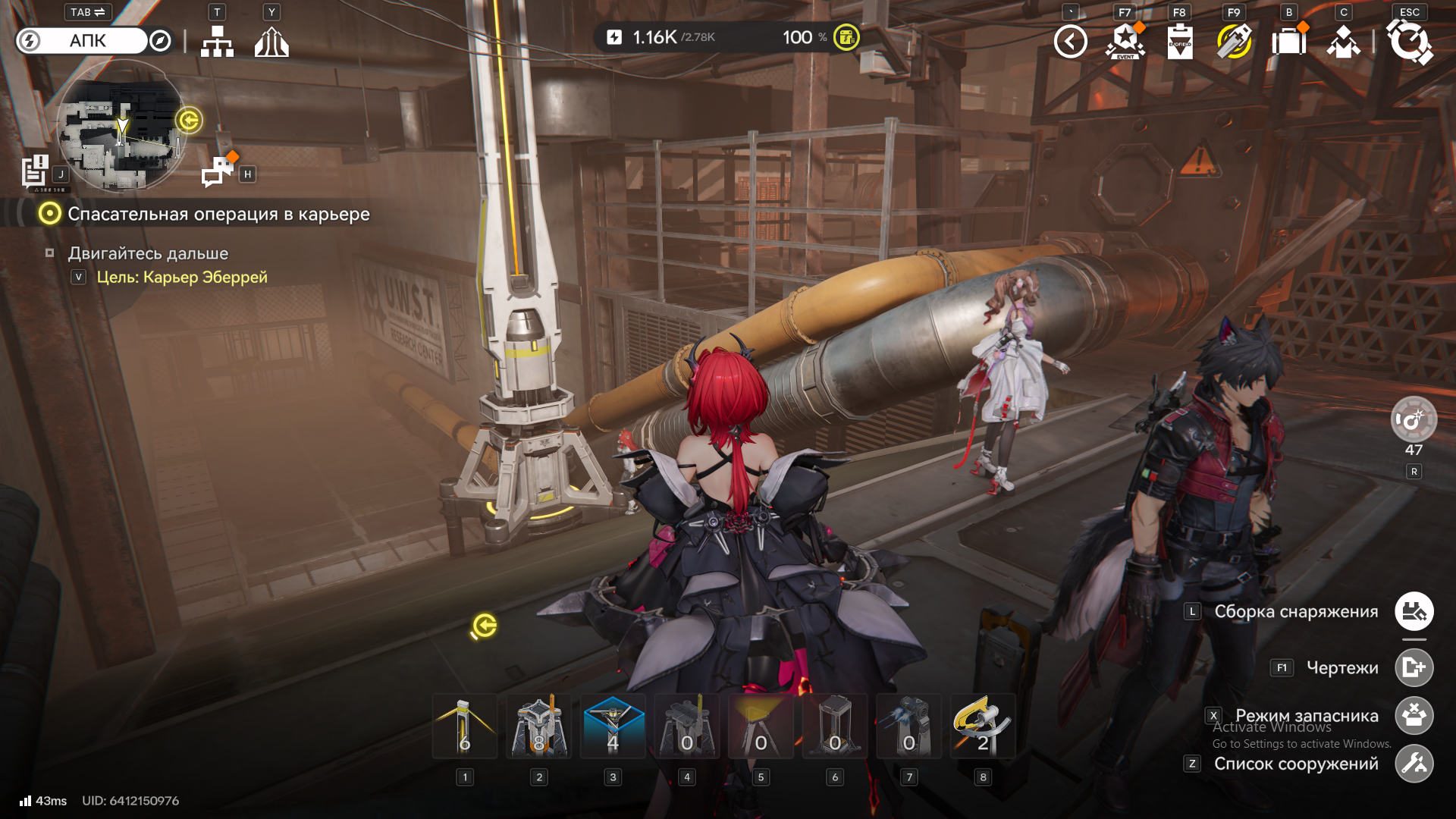Open the mission log icon beside minimap

(x=36, y=171)
